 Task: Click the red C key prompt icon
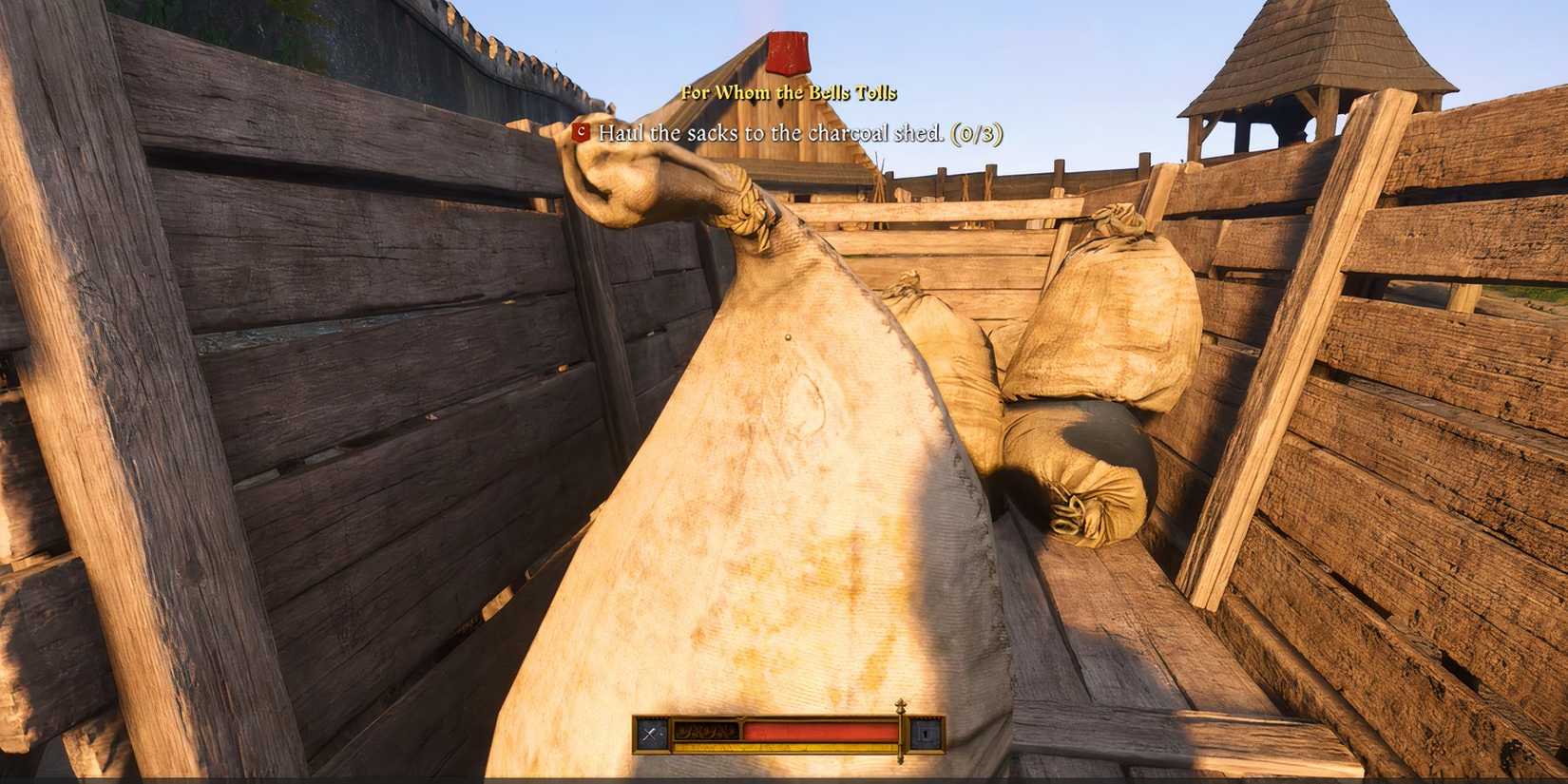581,134
